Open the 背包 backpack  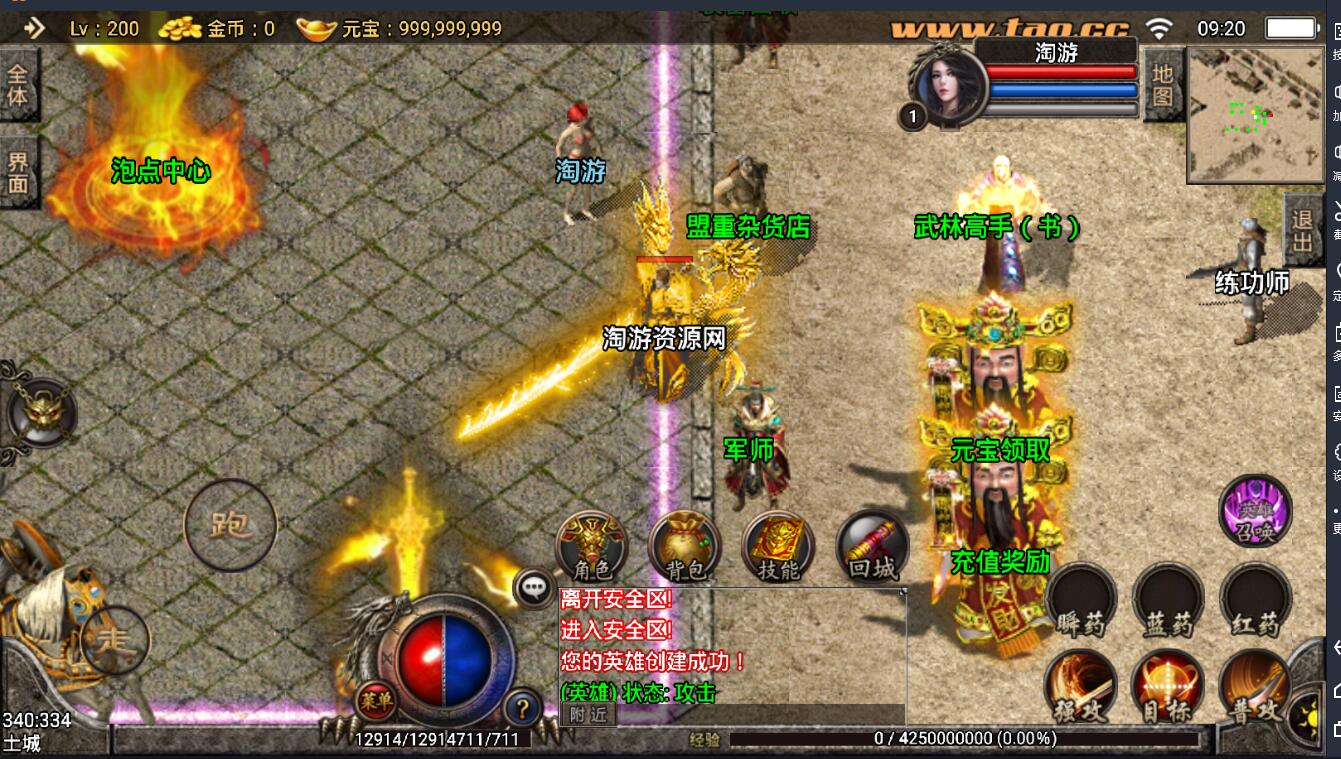(x=685, y=546)
